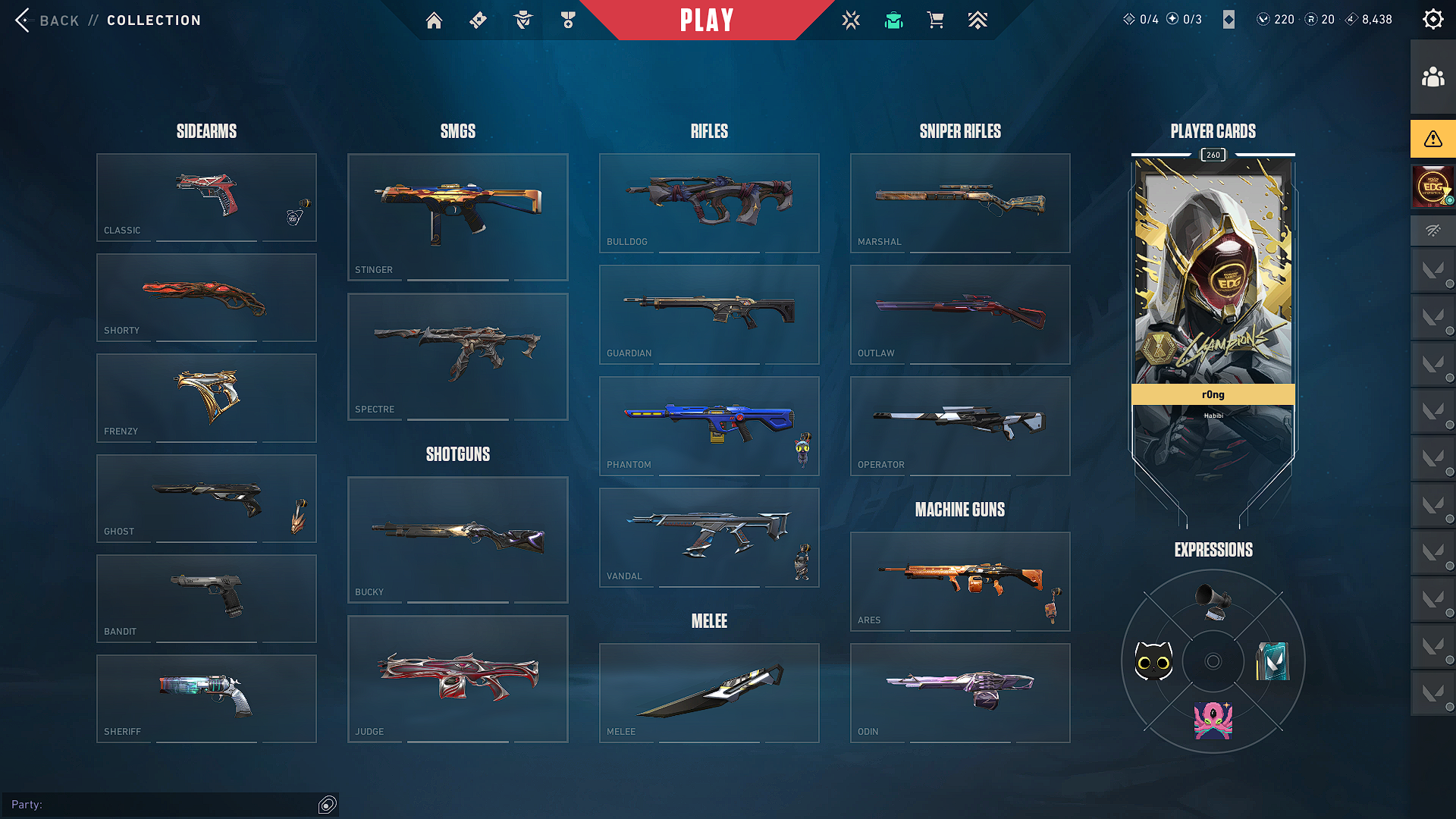
Task: Open the Phantom rifle tile
Action: pos(709,425)
